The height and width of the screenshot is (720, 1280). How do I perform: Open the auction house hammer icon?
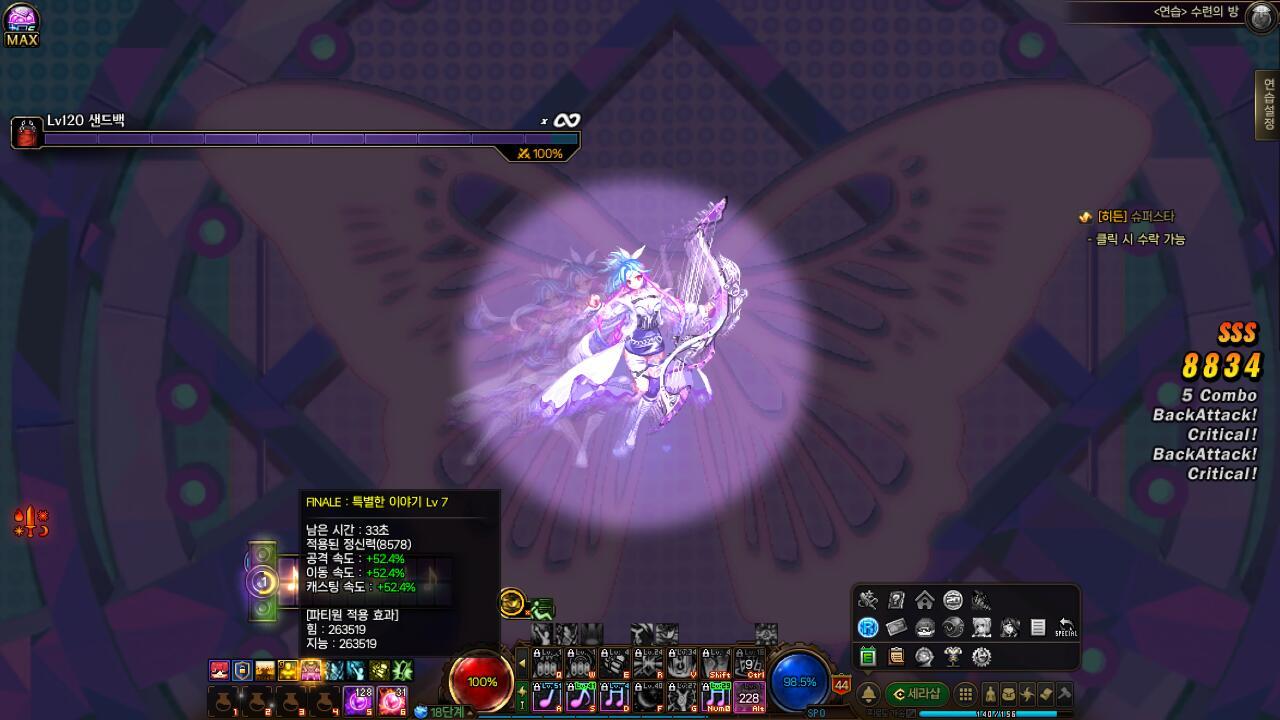pos(1063,693)
